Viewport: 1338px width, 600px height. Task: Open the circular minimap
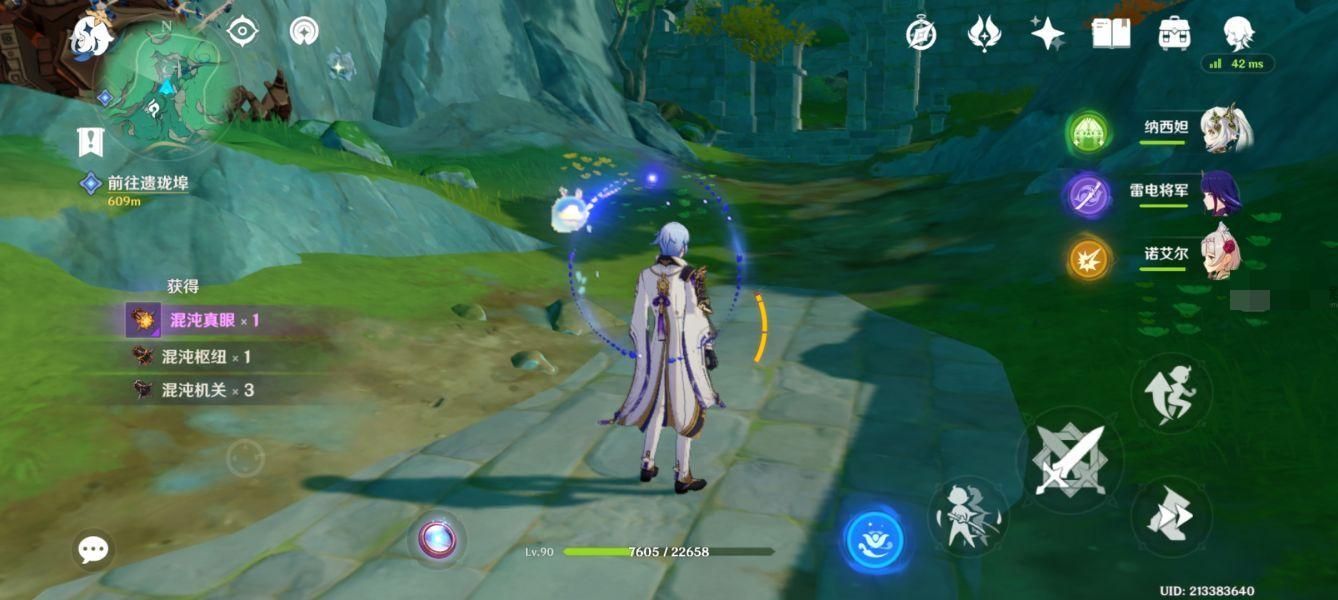(x=170, y=88)
